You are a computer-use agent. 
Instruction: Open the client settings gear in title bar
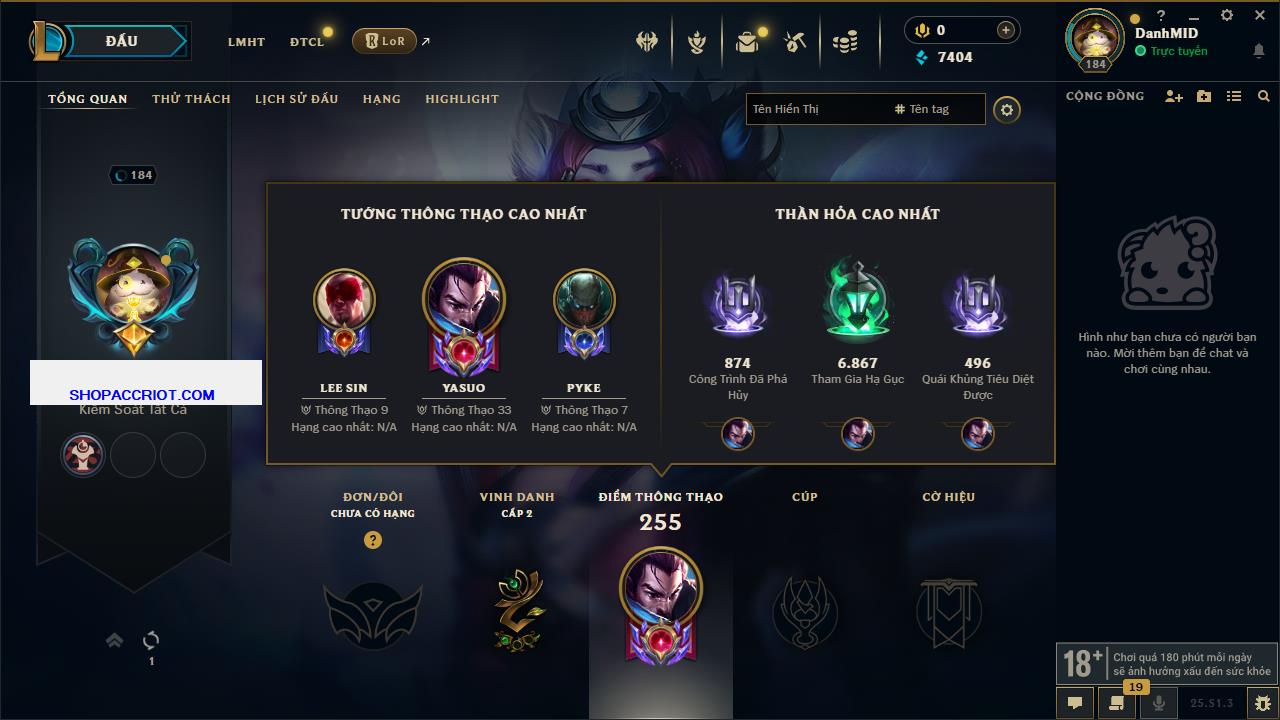pos(1227,15)
